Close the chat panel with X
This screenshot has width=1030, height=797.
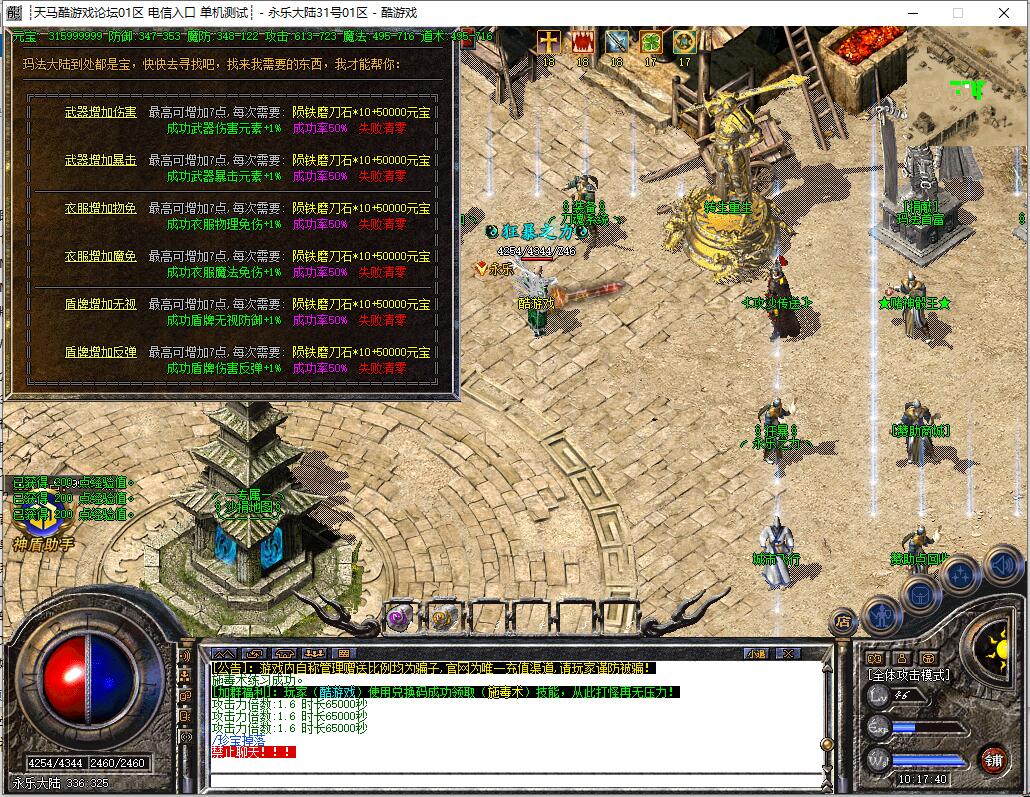pos(787,654)
